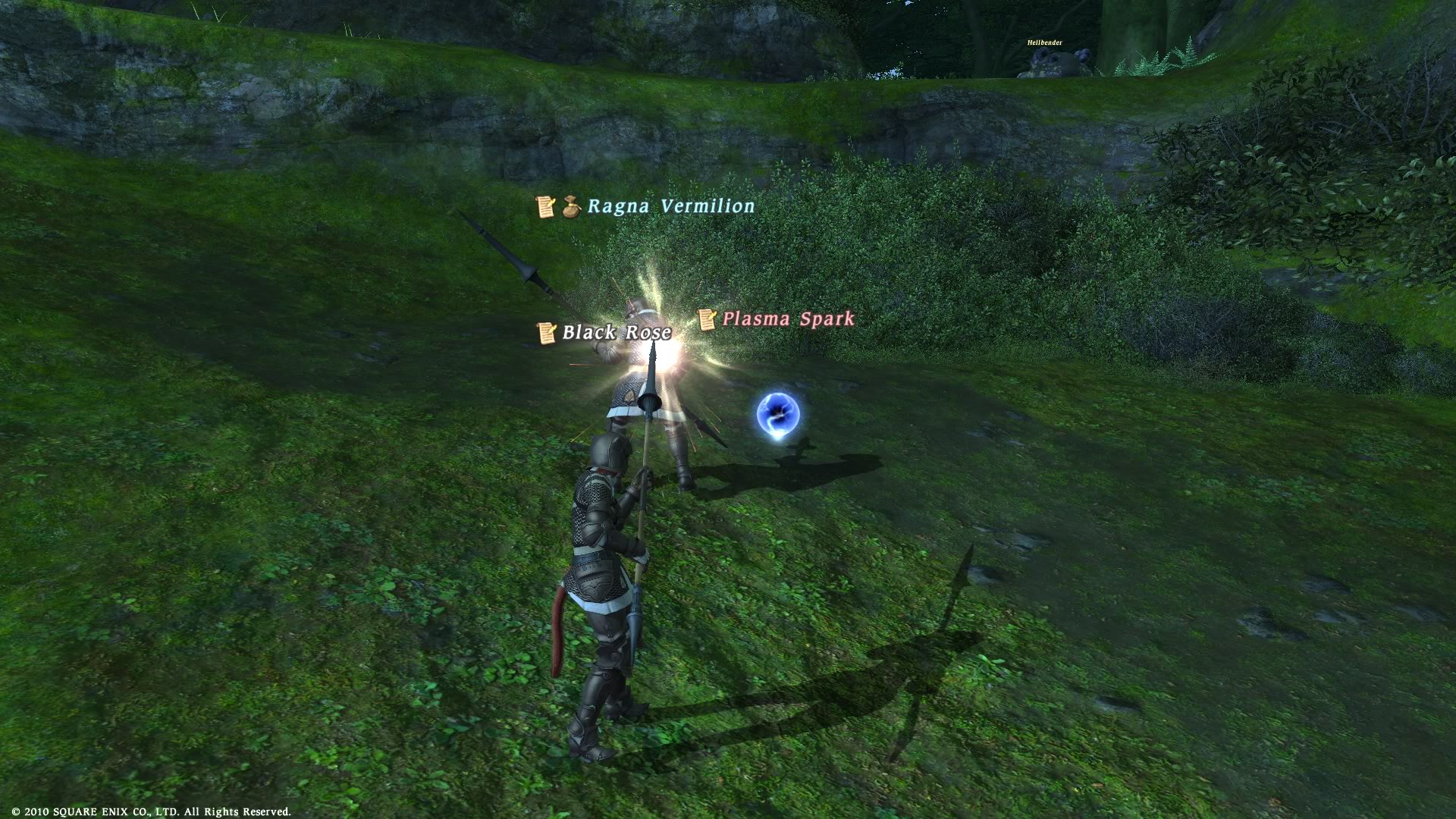
Task: Target the Plasma Spark nameplate
Action: [787, 319]
